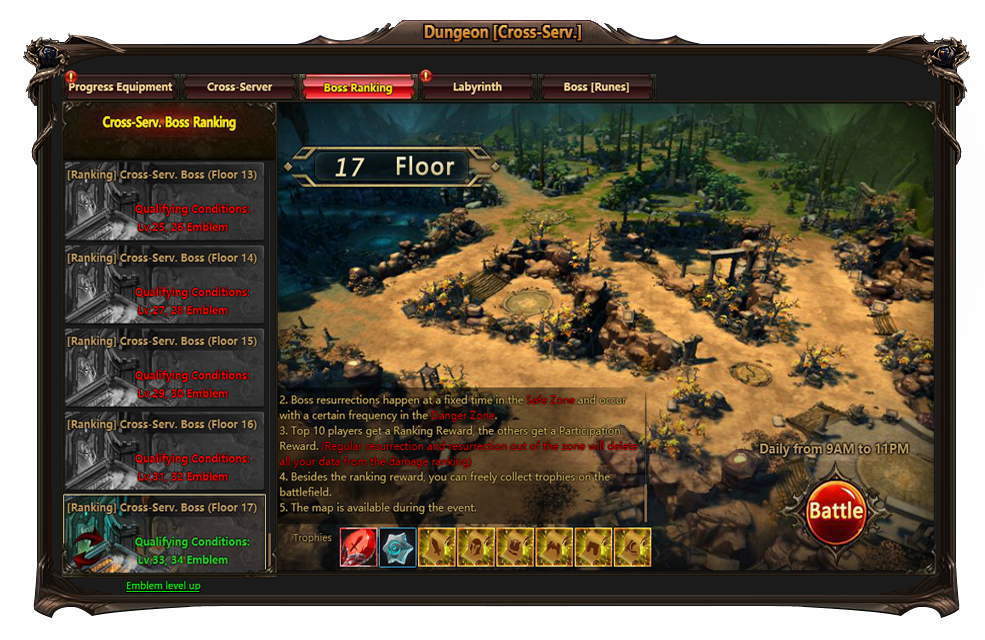This screenshot has height=640, width=985.
Task: Select Cross-Serv. Boss Floor 13 entry
Action: (165, 202)
